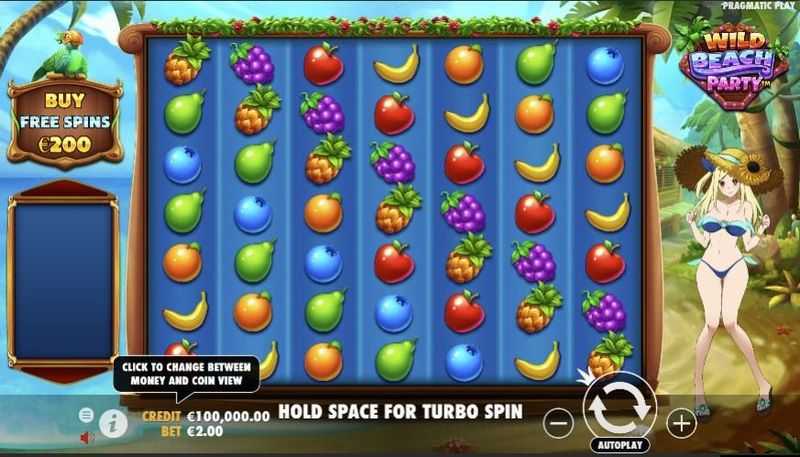This screenshot has width=800, height=457.
Task: Open the hamburger settings menu
Action: (86, 414)
